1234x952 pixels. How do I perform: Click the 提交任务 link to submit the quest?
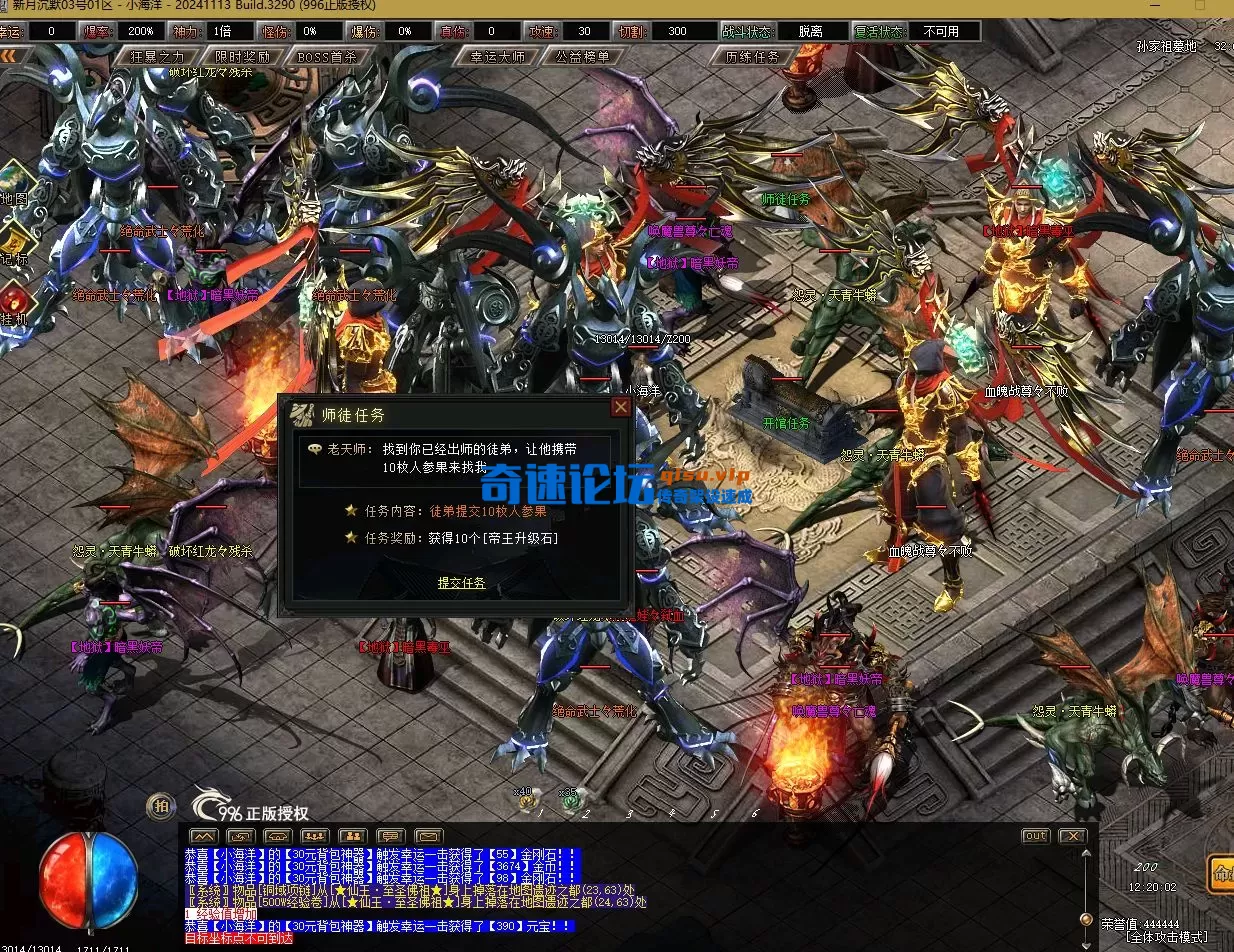461,583
